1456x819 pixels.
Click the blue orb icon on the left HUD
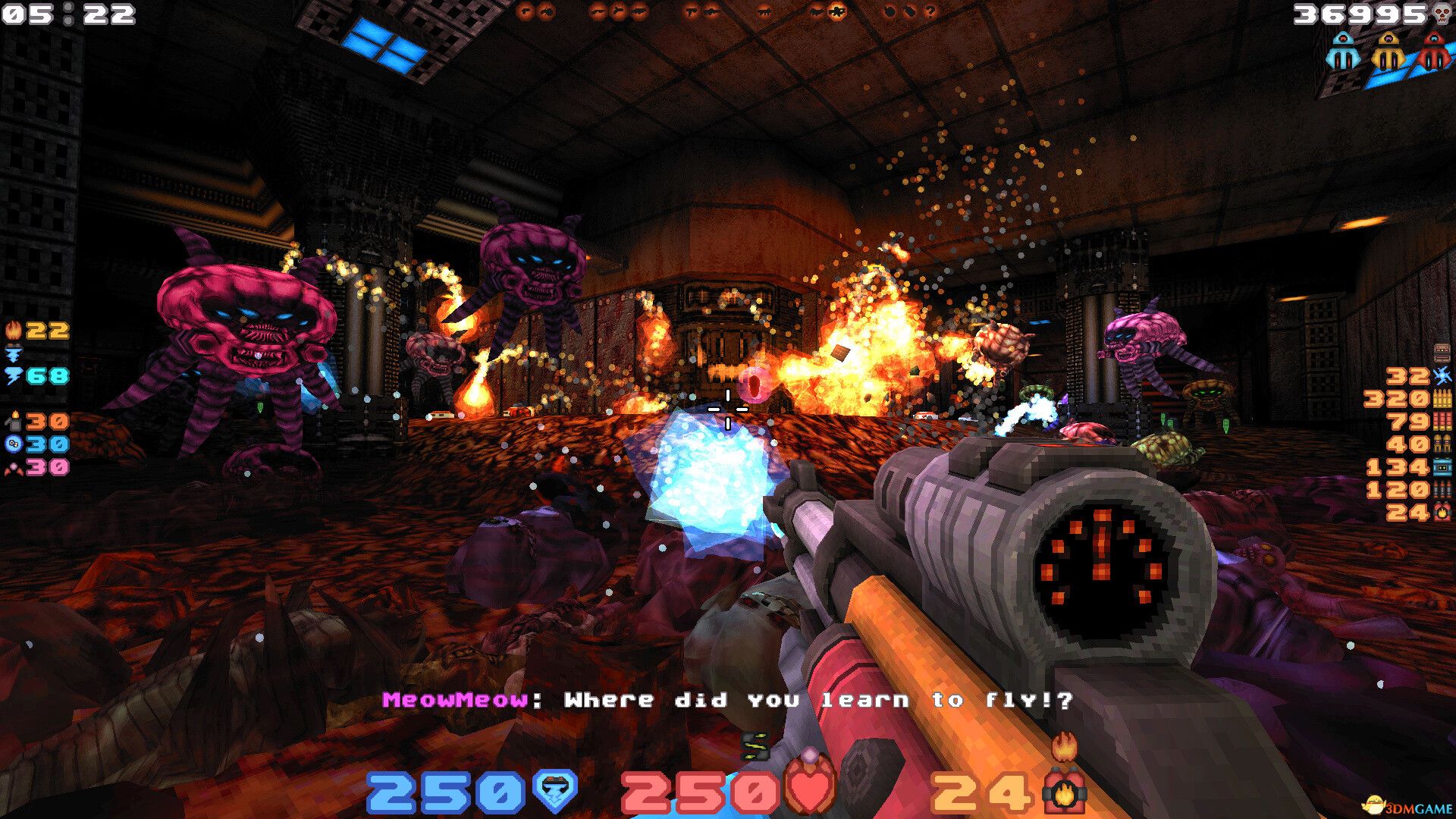pyautogui.click(x=12, y=444)
